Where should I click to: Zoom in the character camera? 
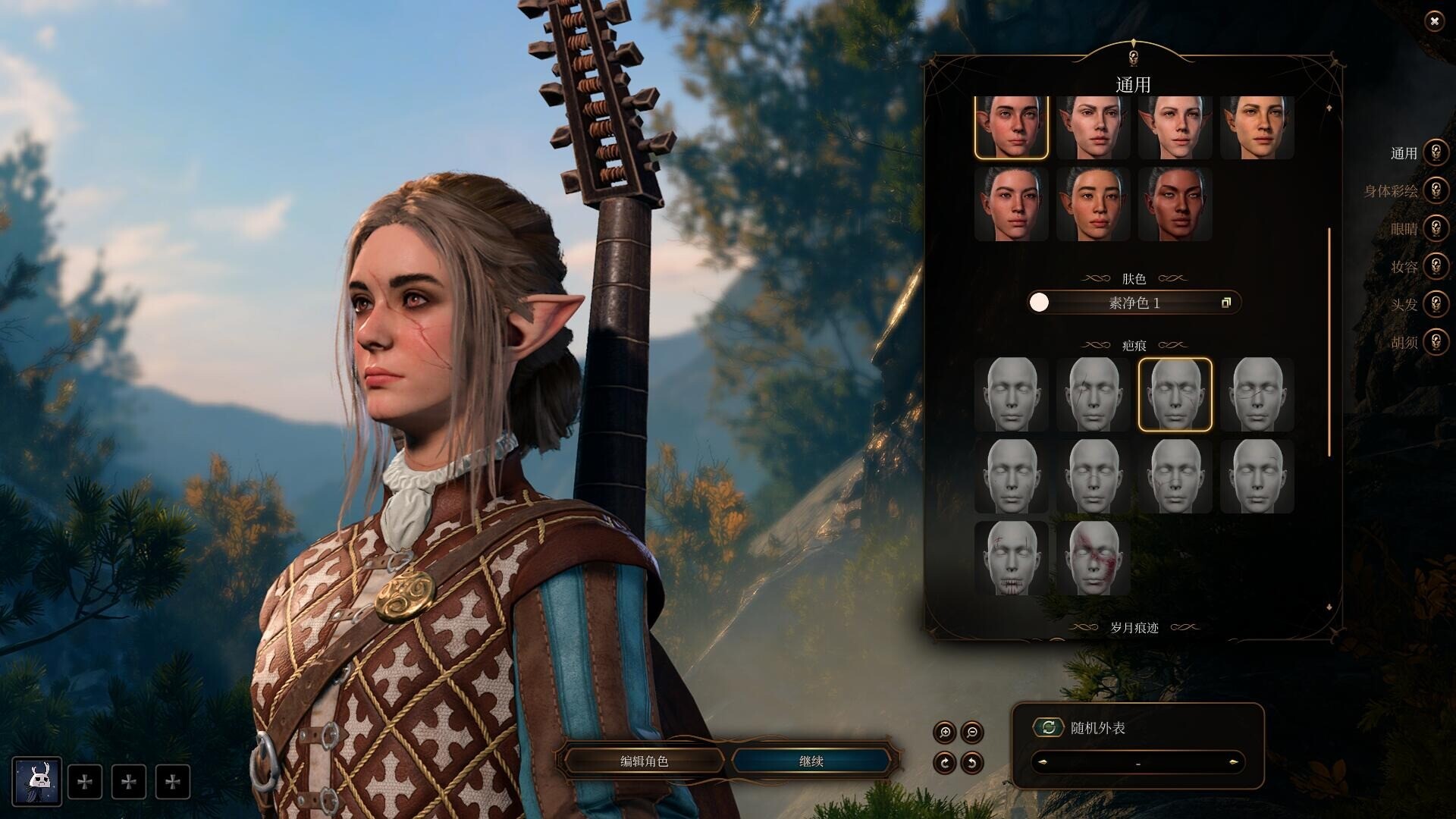tap(945, 733)
